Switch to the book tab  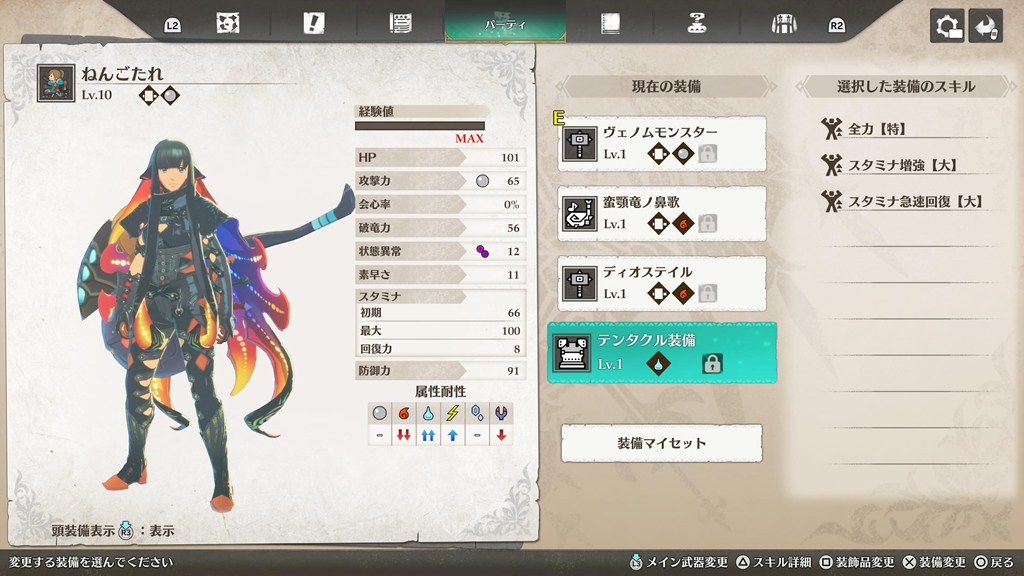point(610,24)
